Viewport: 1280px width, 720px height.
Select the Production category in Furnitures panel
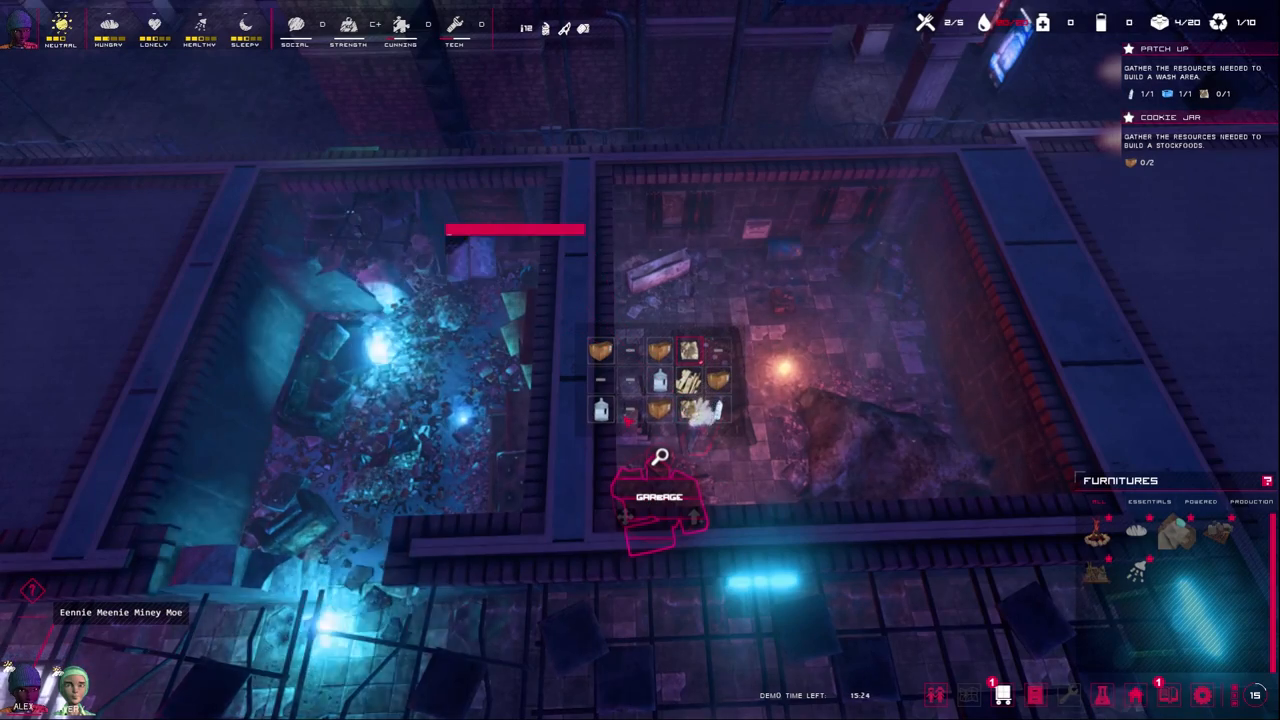(1252, 502)
